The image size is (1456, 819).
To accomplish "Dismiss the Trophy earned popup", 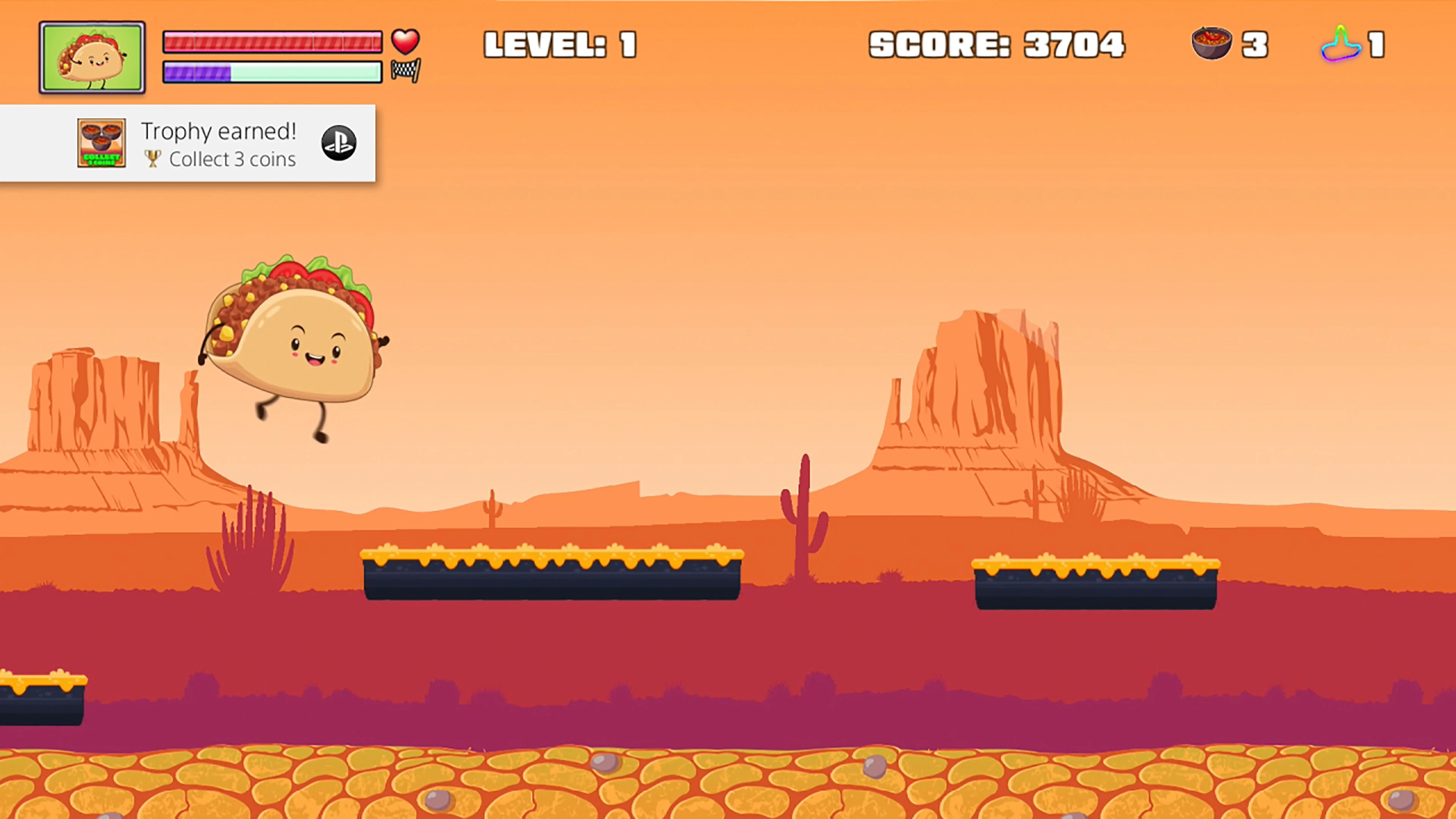I will [188, 144].
